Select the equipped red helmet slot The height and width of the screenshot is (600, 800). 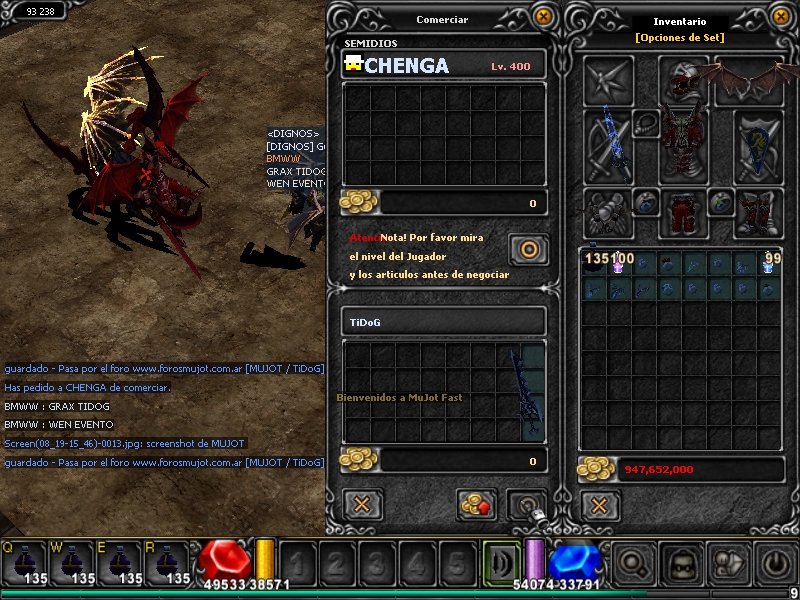pos(684,79)
